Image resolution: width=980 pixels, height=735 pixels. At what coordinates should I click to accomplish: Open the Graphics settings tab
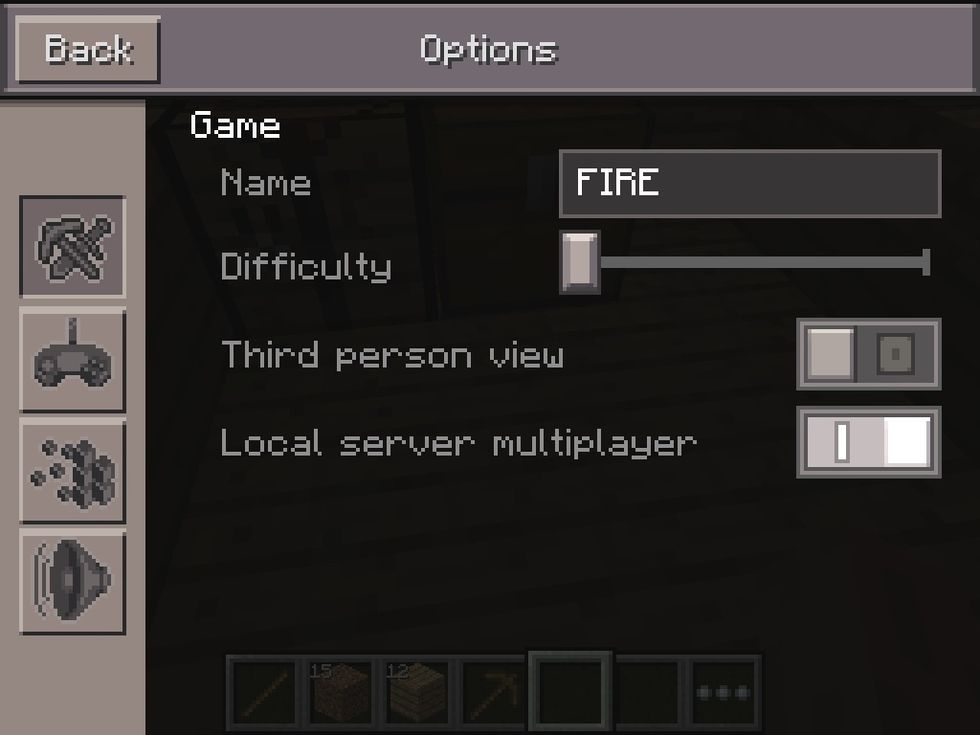point(73,470)
